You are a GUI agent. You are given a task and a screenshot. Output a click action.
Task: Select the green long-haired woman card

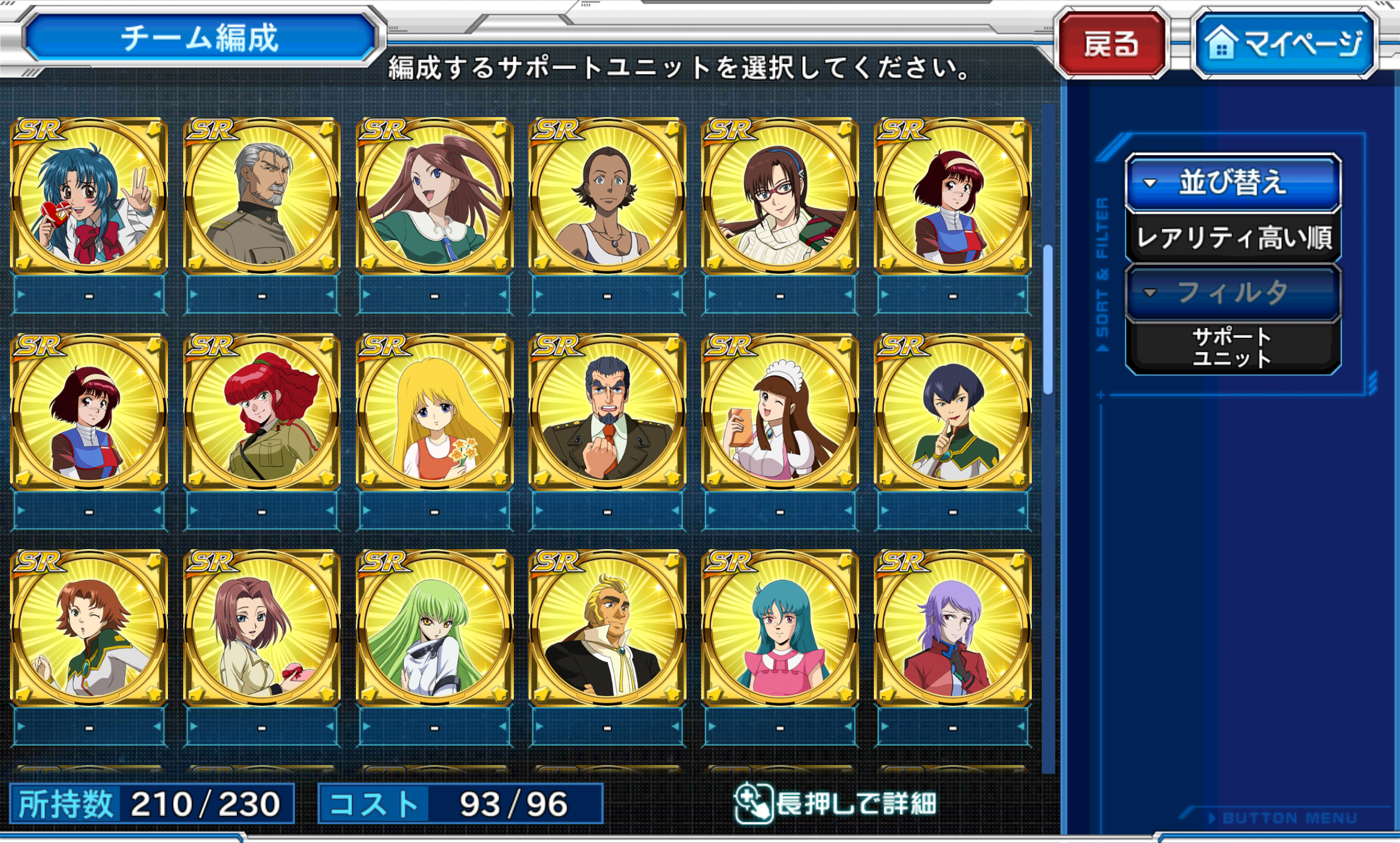[x=434, y=628]
